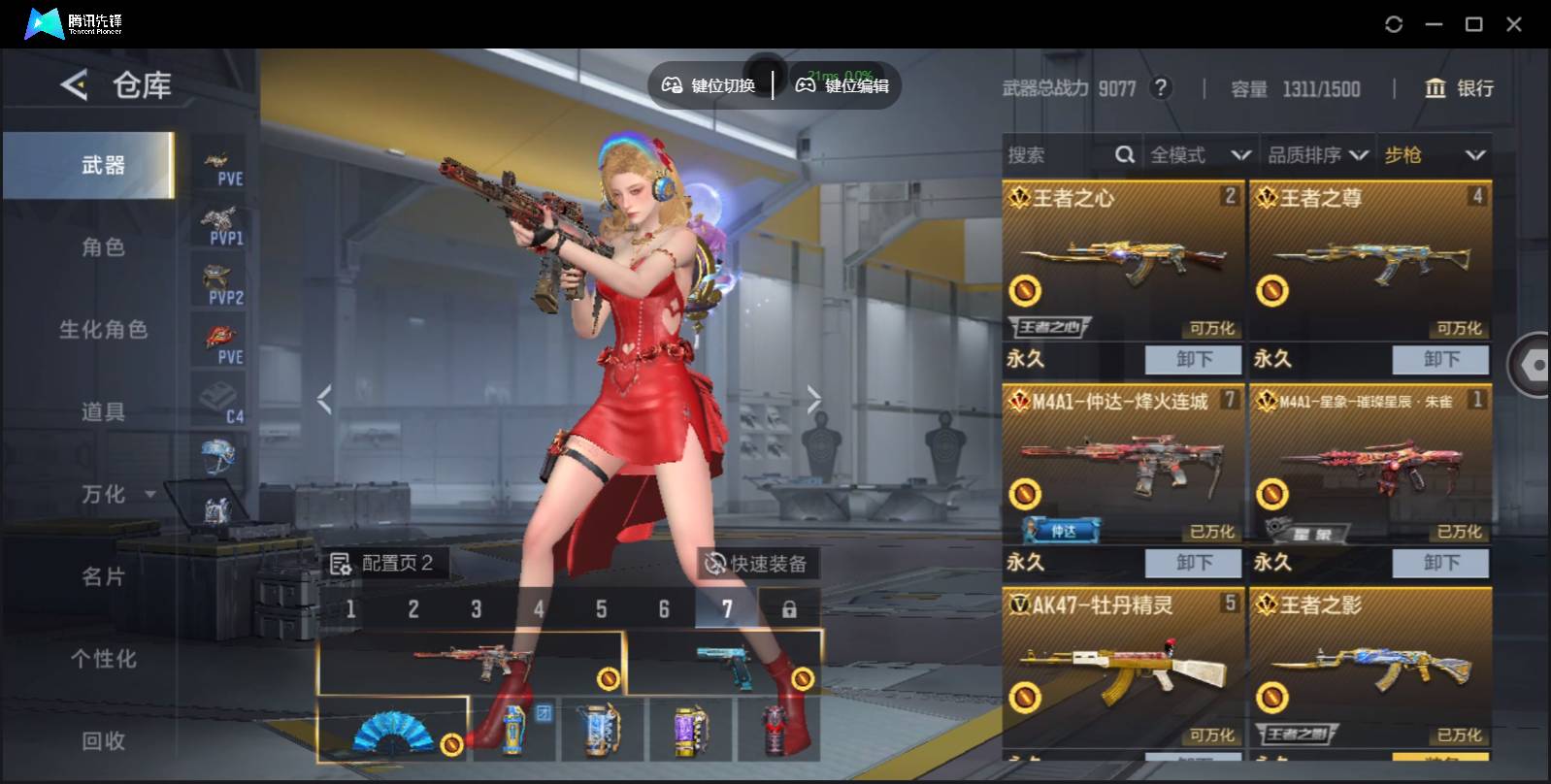Switch to the 角色 category tab
The image size is (1551, 784).
coord(103,247)
